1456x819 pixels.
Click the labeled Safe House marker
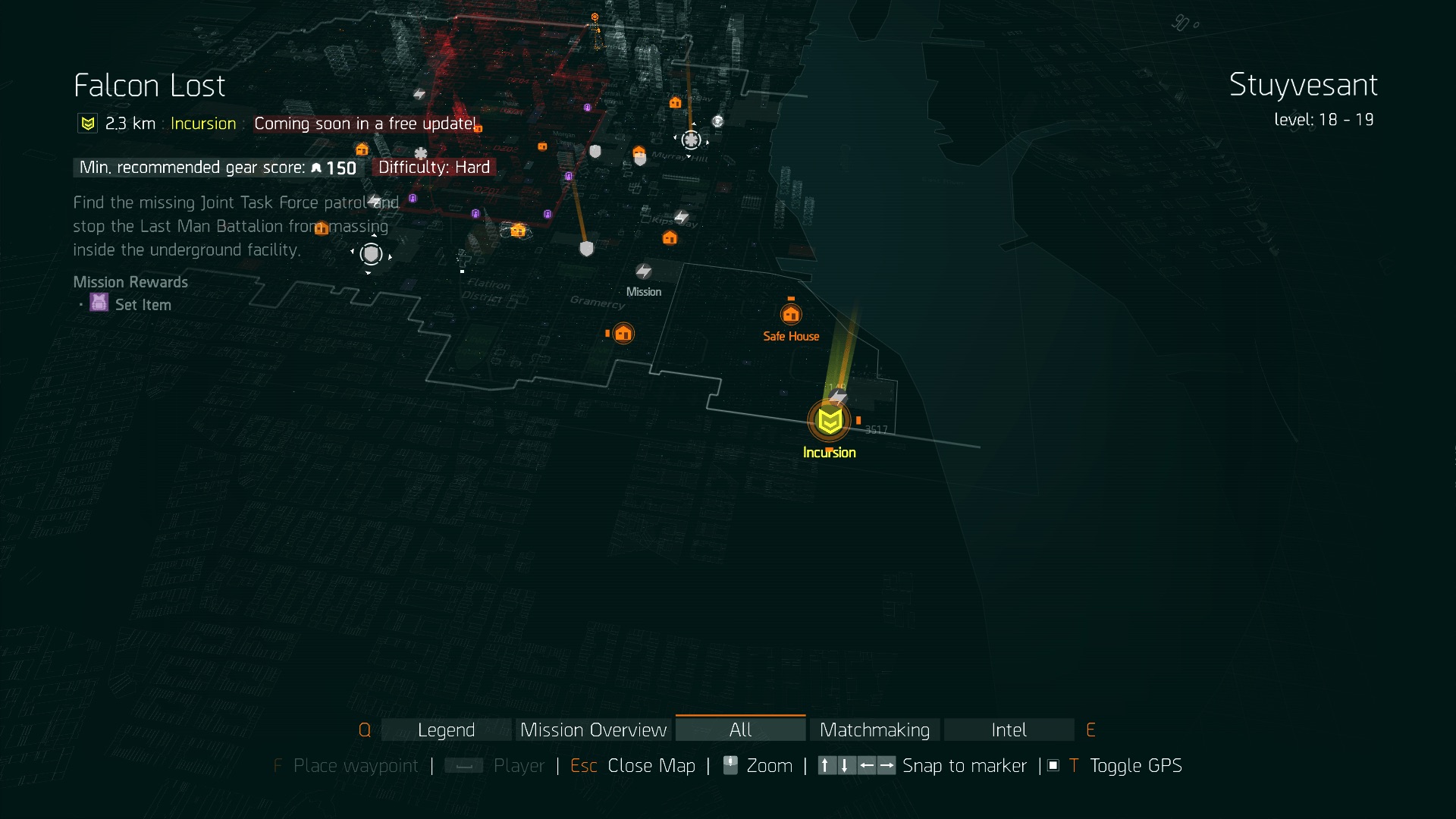pos(791,314)
